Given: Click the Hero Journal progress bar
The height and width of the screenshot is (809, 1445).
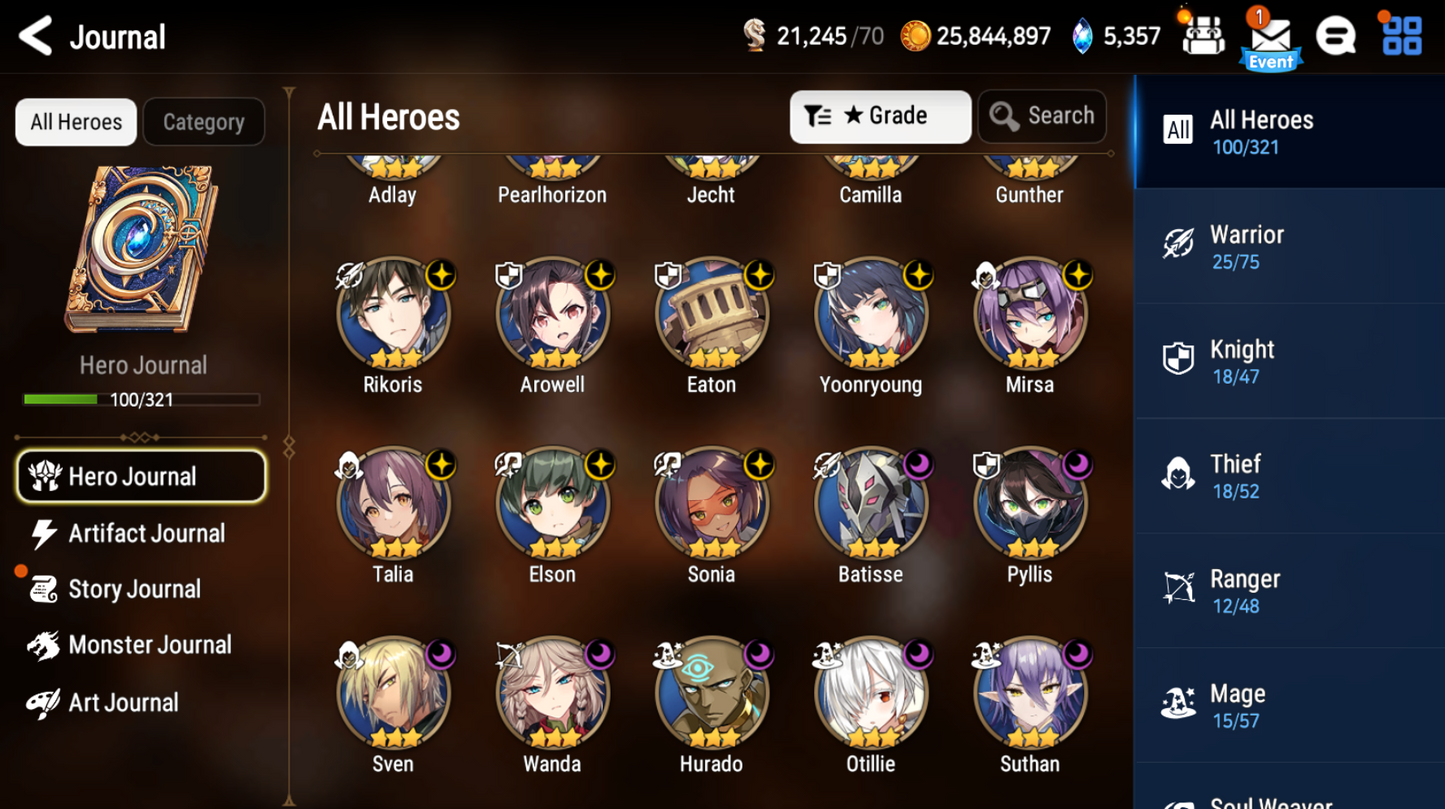Looking at the screenshot, I should (x=142, y=399).
